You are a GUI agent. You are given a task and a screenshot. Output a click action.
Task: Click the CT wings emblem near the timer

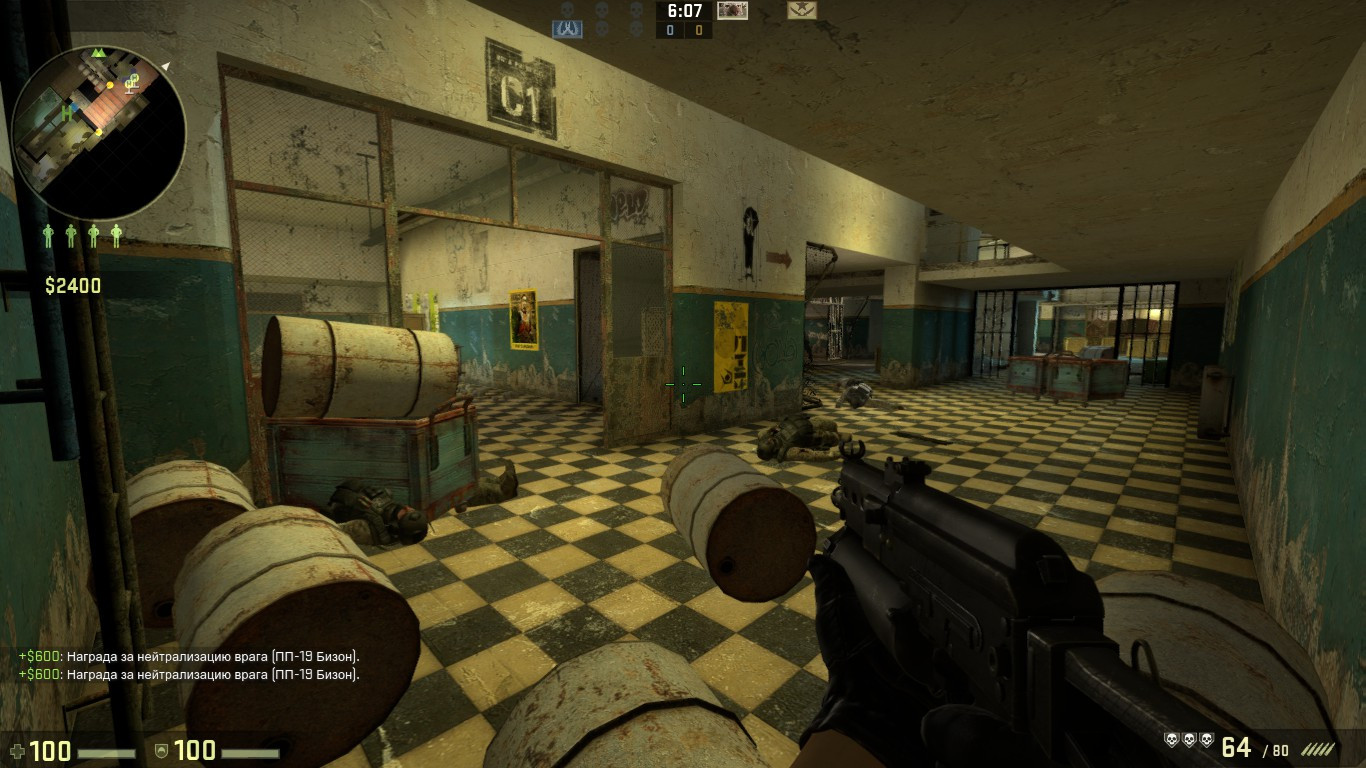click(567, 27)
